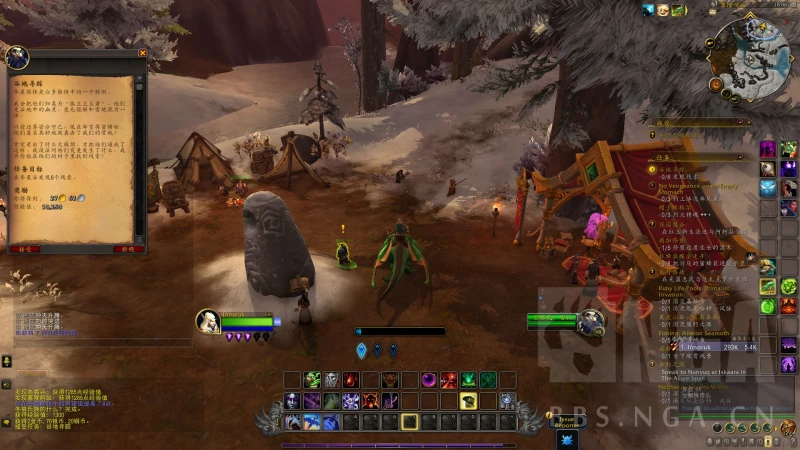Close the quest dialog window

142,53
